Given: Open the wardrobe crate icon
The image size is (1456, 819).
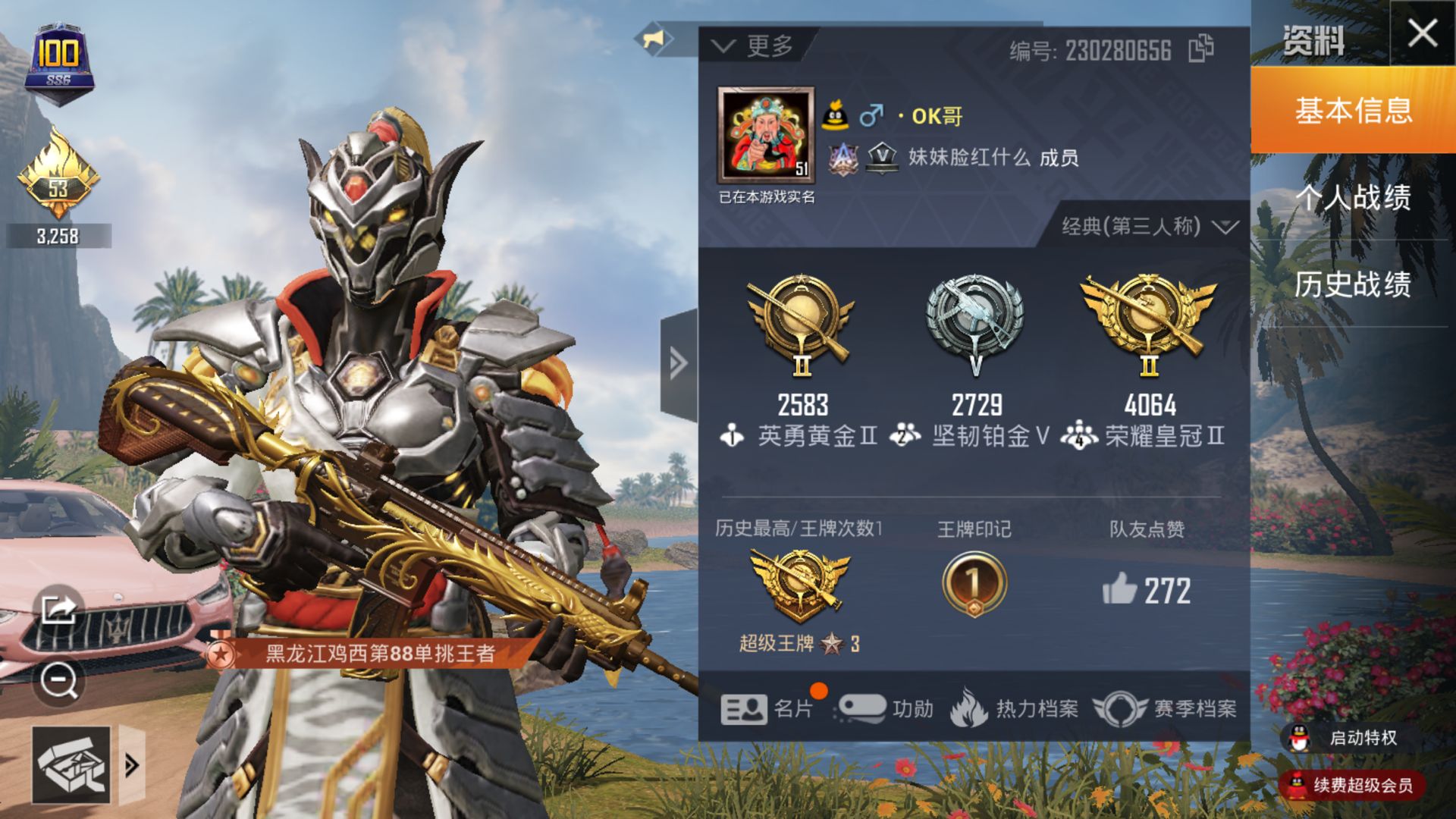Looking at the screenshot, I should (71, 765).
